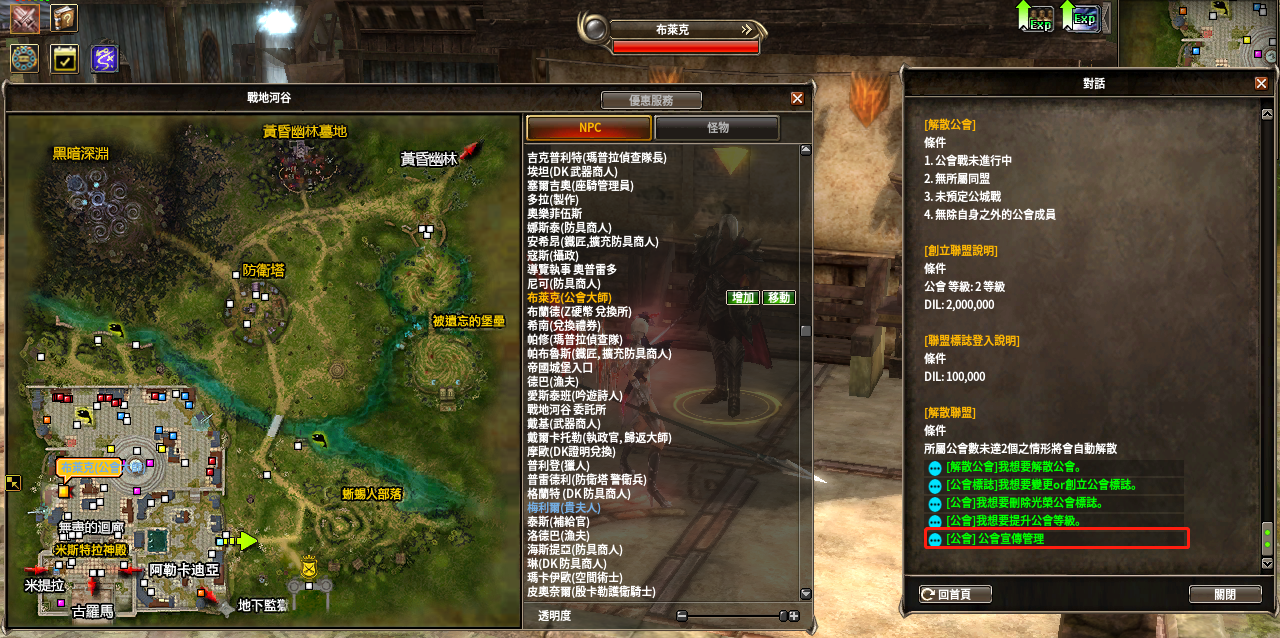Click the green 增加 button
1280x638 pixels.
click(x=743, y=298)
